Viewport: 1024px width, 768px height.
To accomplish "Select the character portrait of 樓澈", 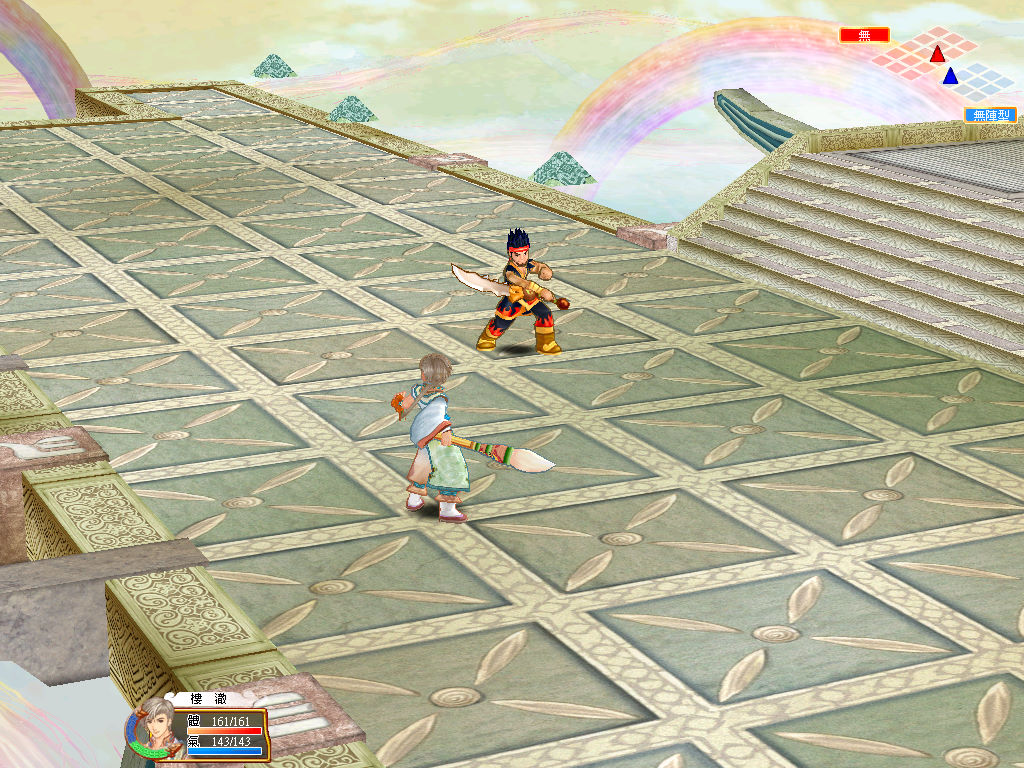I will (x=152, y=732).
